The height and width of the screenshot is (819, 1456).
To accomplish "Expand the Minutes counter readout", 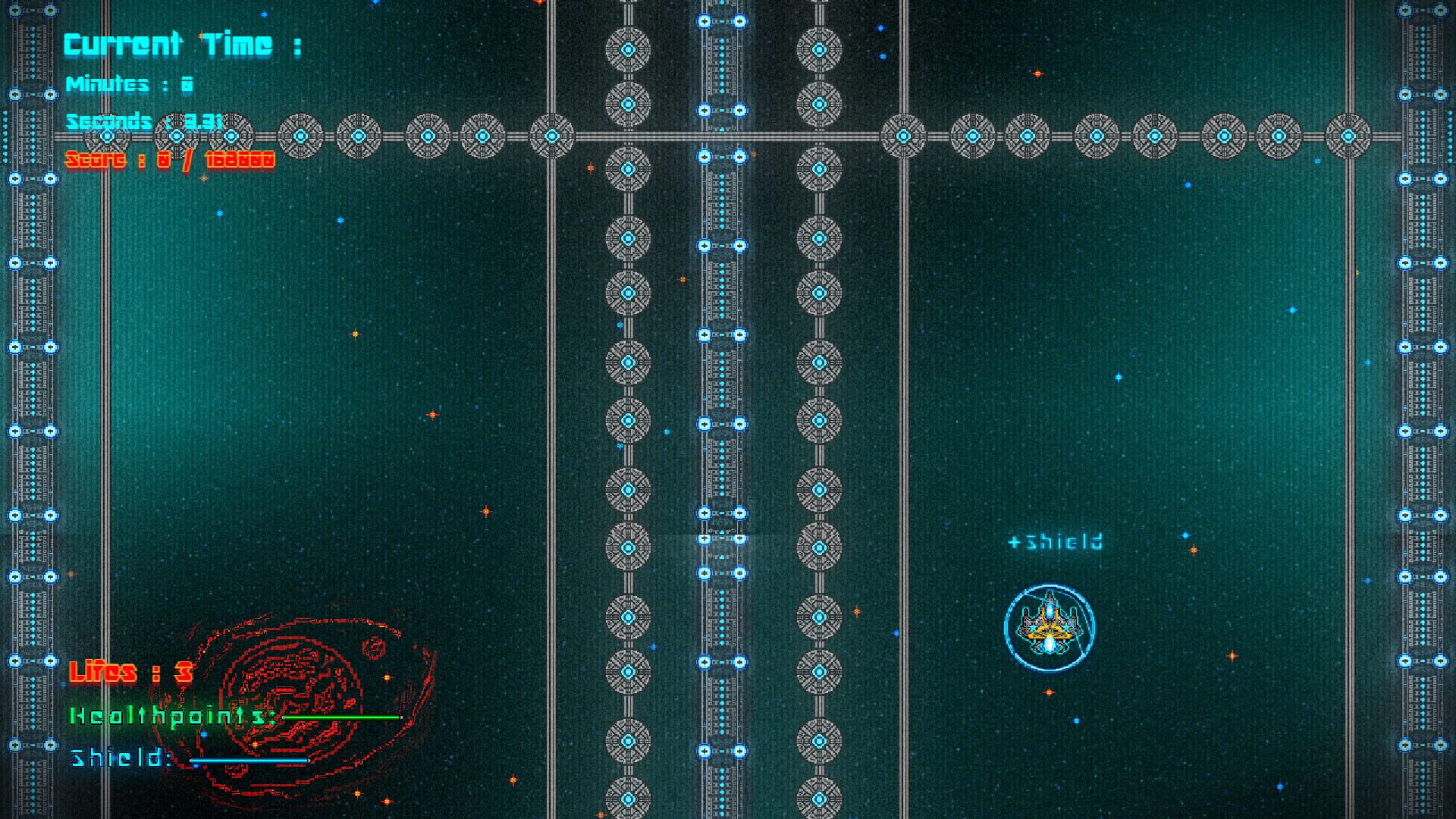I will 129,85.
